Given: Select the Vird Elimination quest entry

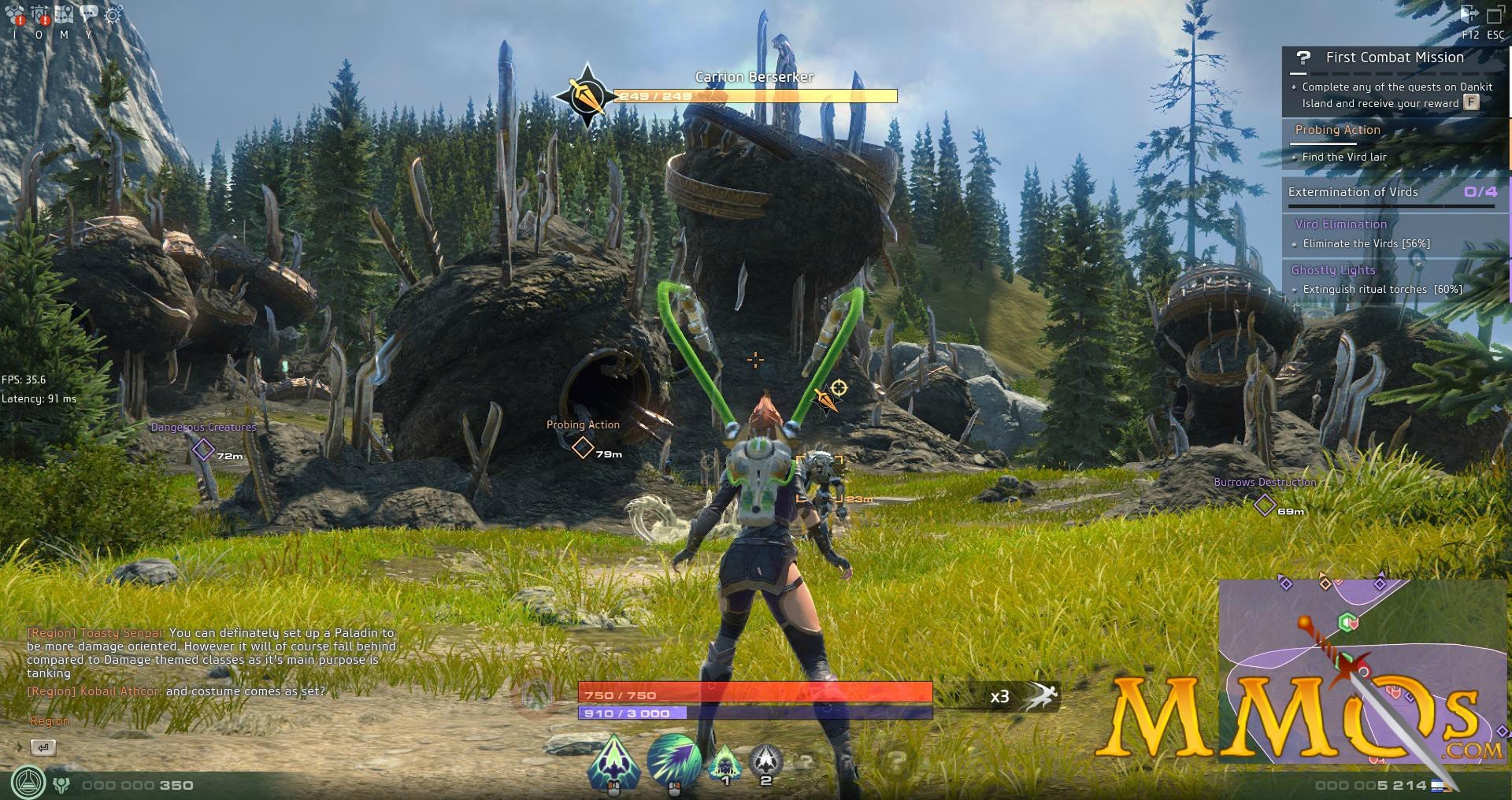Looking at the screenshot, I should (x=1340, y=224).
